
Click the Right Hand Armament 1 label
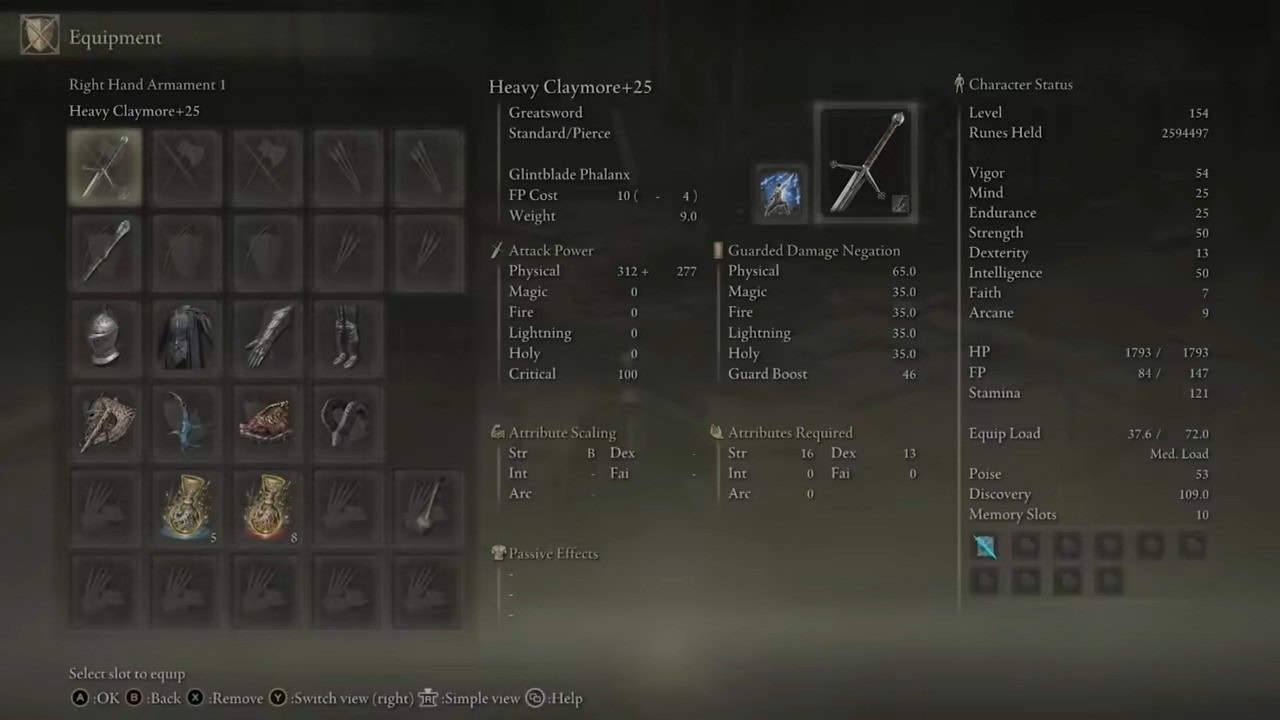click(x=146, y=84)
